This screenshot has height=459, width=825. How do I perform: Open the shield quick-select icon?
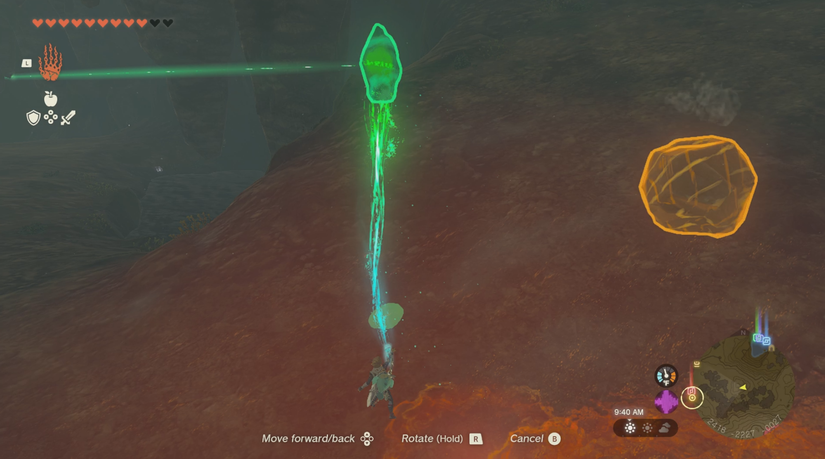(33, 118)
